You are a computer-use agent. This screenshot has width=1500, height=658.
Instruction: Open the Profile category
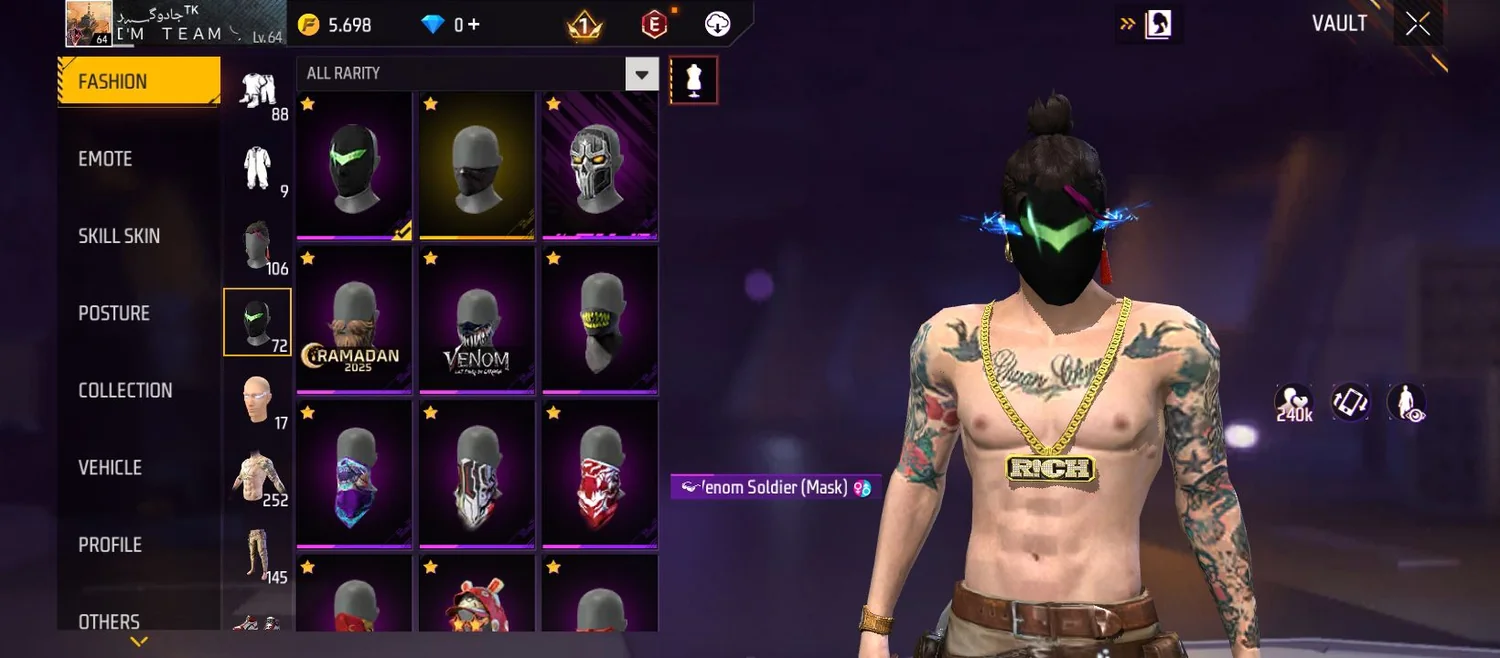coord(110,544)
